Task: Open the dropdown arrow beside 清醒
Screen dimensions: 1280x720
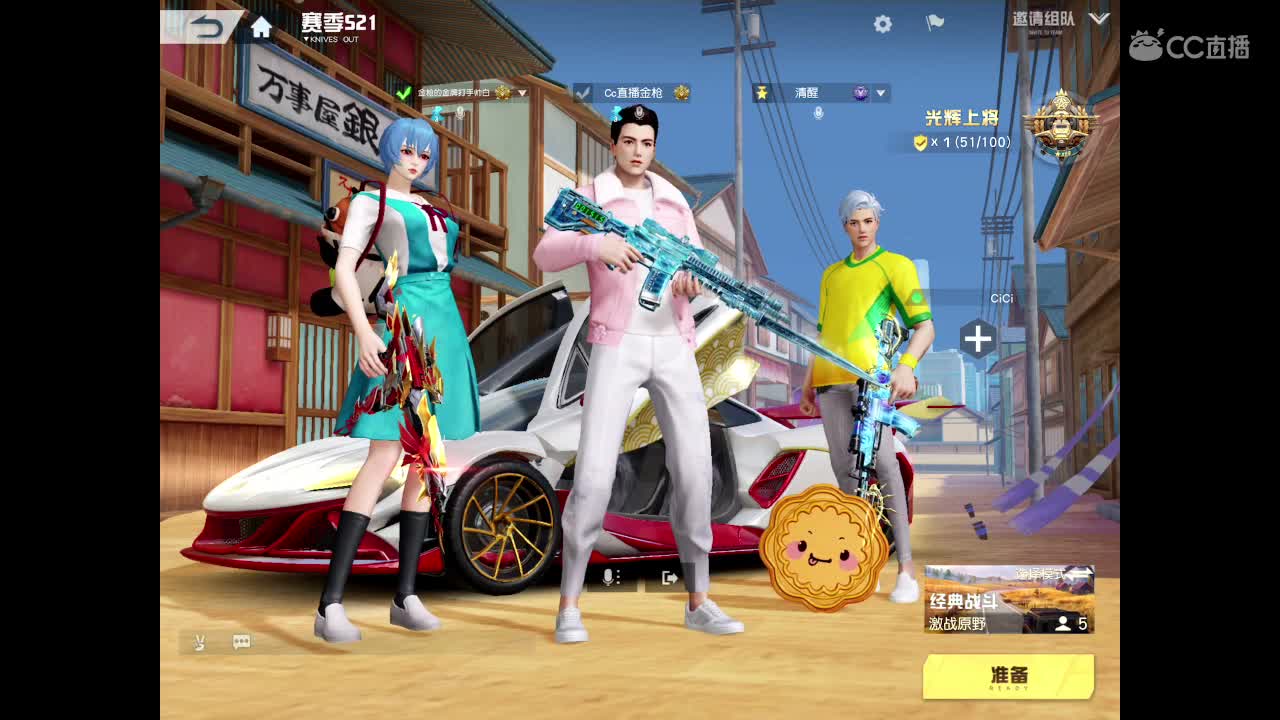Action: (879, 92)
